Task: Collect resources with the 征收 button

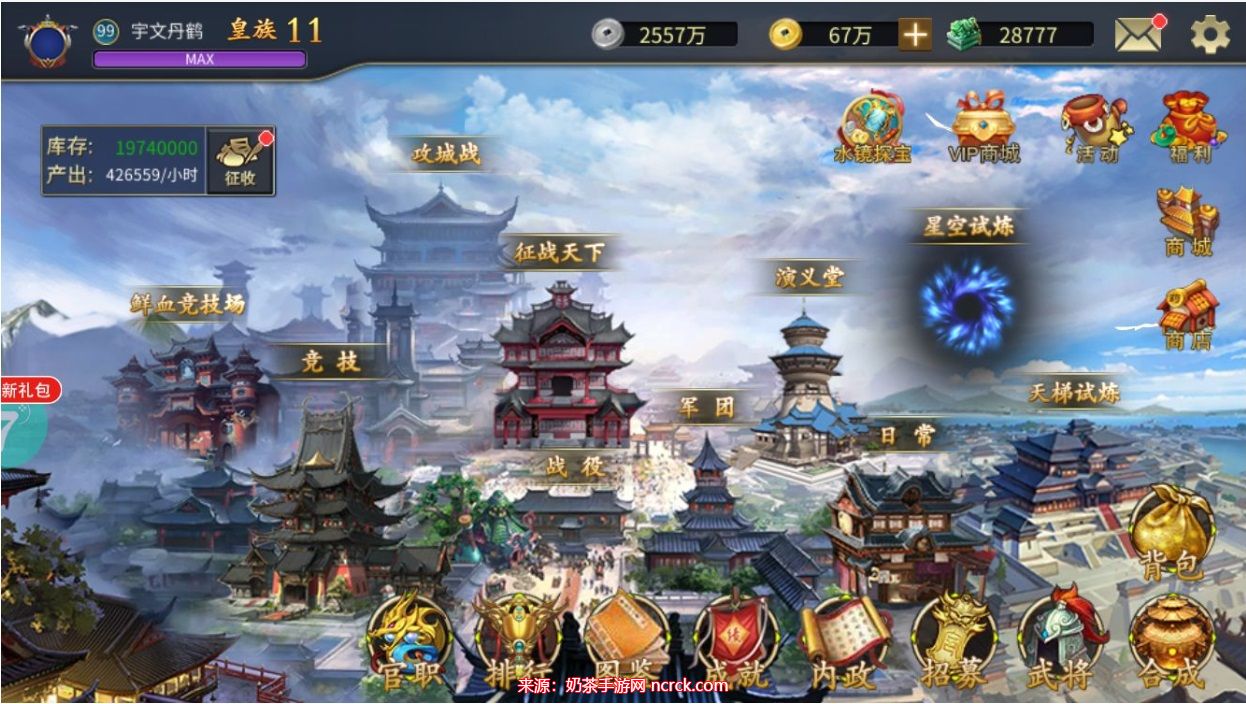Action: tap(240, 160)
